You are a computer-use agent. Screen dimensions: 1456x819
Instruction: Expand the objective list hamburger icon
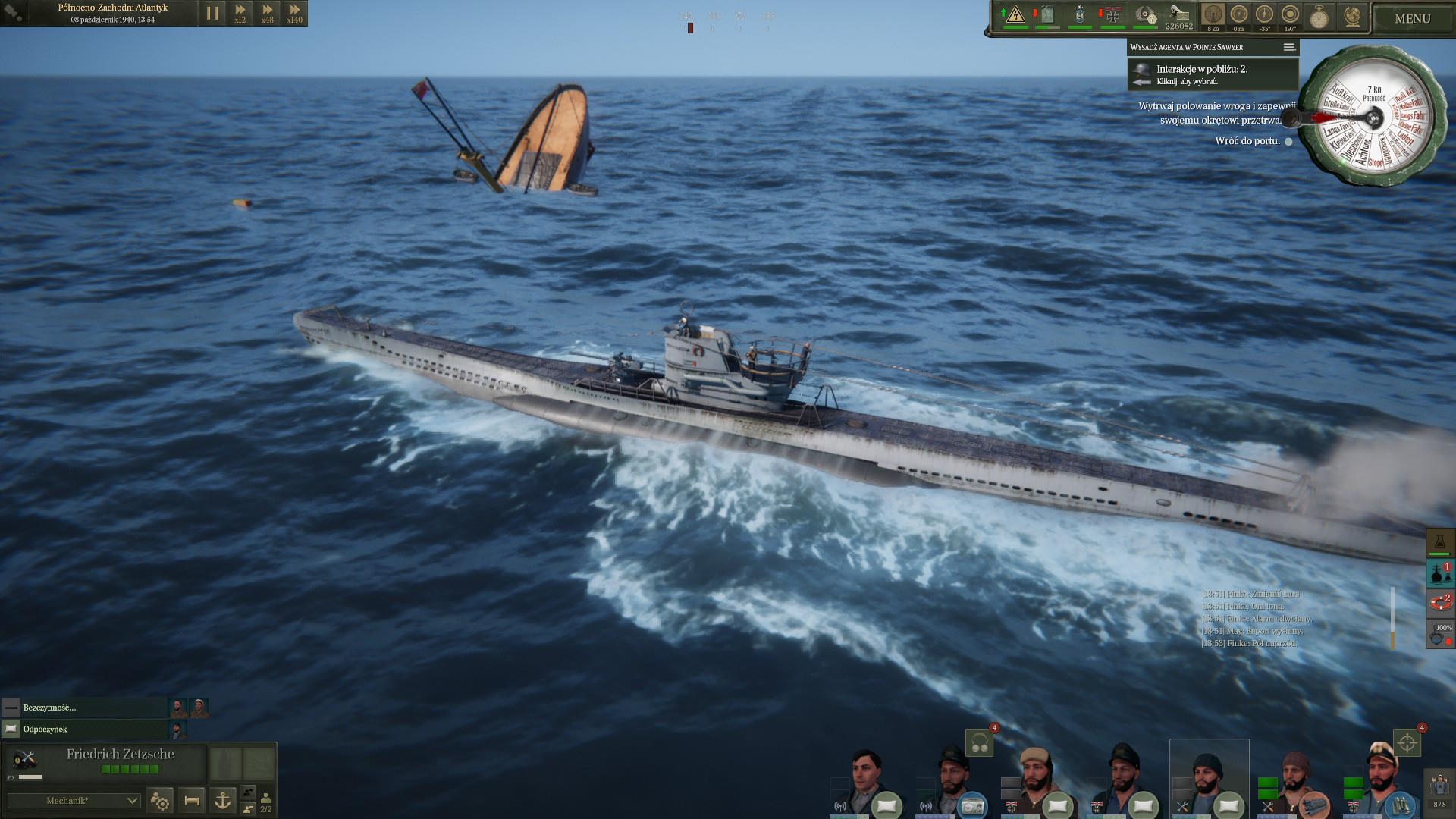pyautogui.click(x=1288, y=47)
